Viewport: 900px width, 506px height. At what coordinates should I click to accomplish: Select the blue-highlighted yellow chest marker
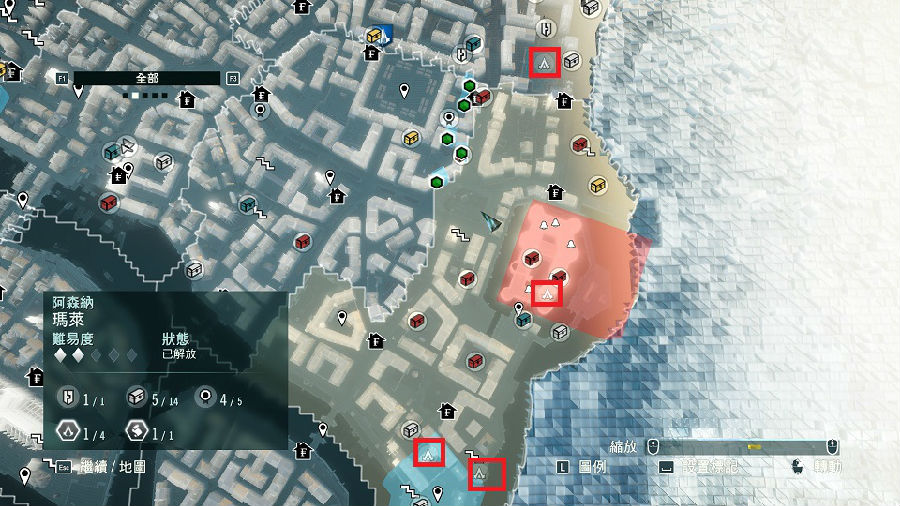click(x=375, y=36)
